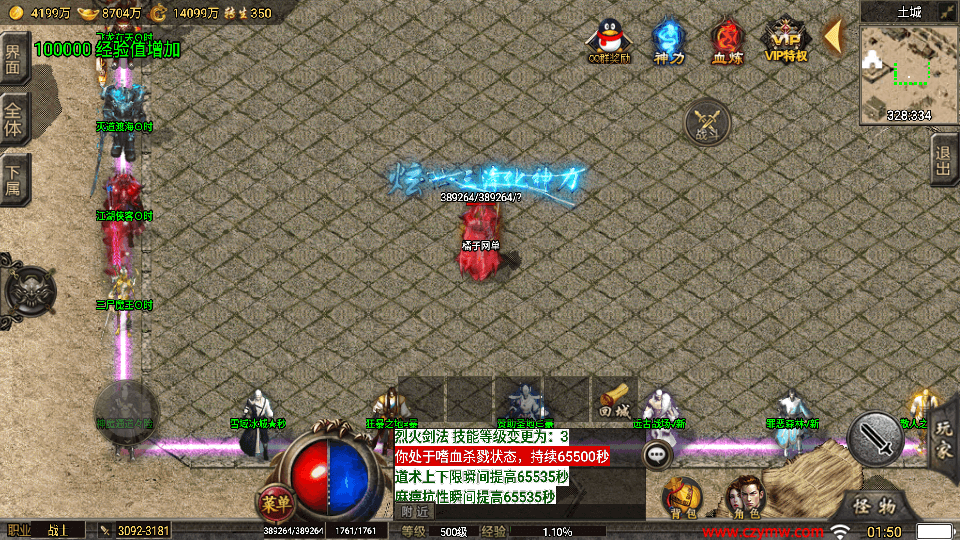This screenshot has width=960, height=540.
Task: Use the 回城 return-to-town scroll slot
Action: pos(614,398)
